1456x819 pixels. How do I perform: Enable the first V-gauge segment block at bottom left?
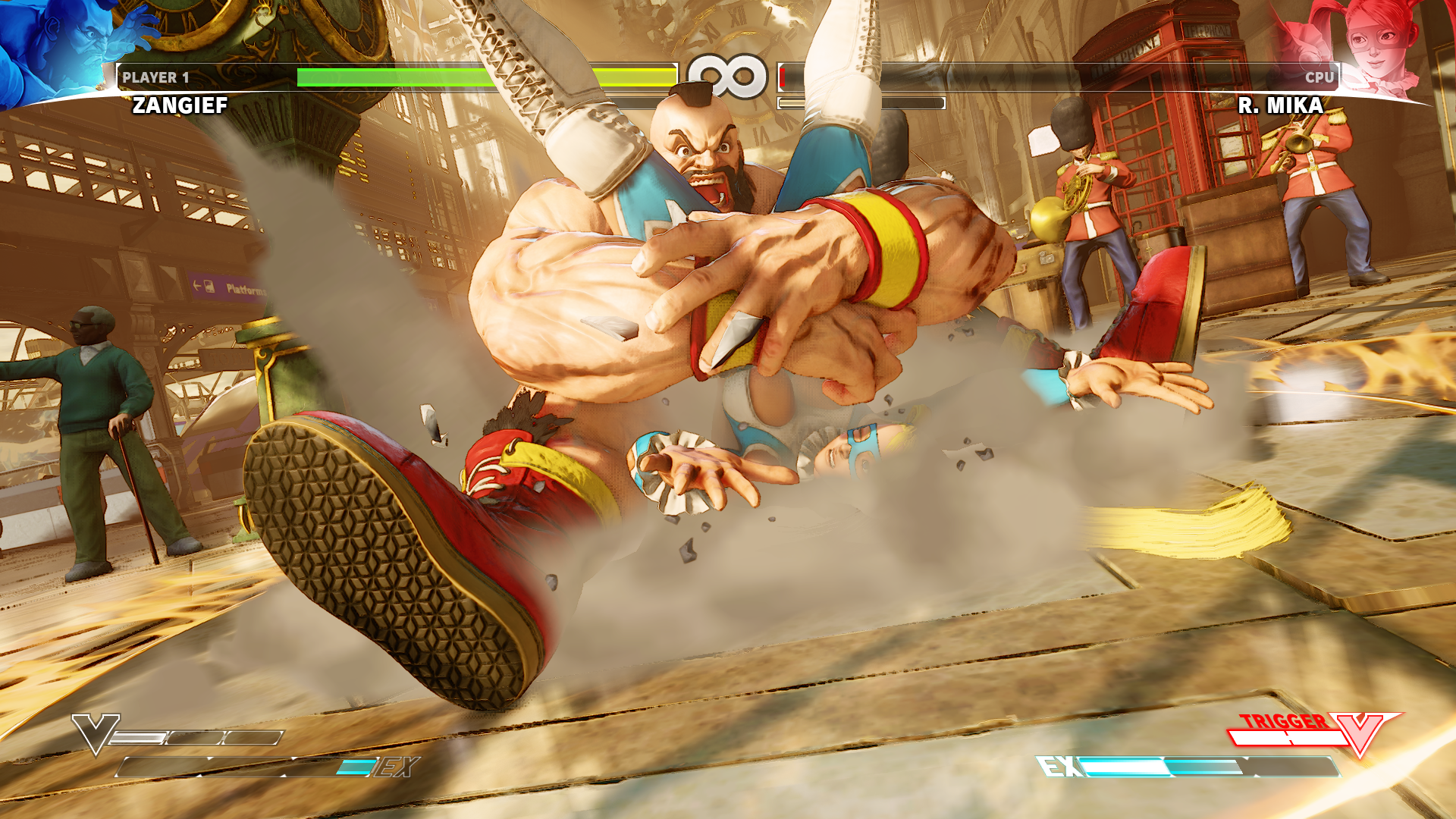click(139, 737)
